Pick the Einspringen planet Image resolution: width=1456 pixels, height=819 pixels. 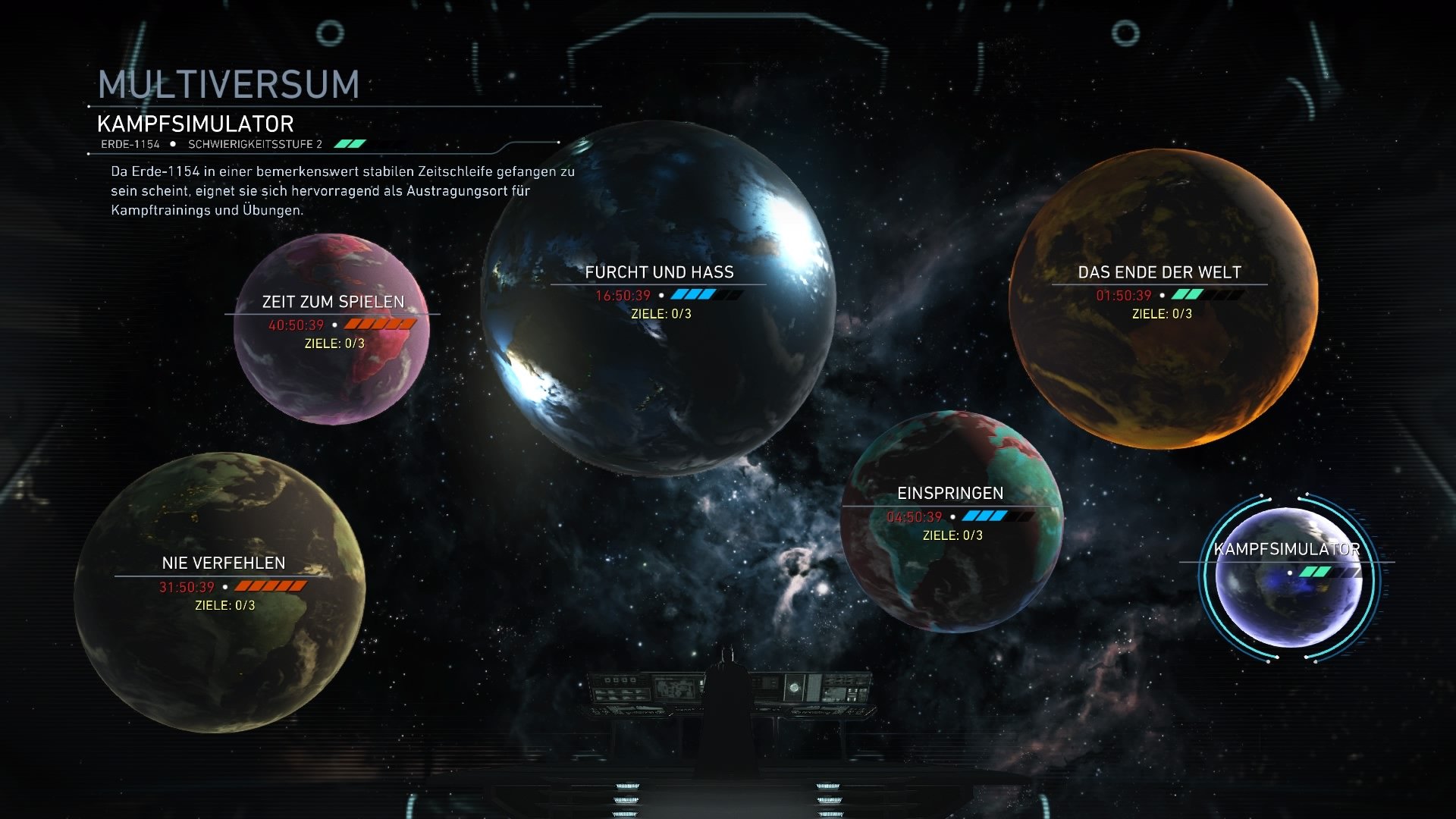[x=952, y=522]
